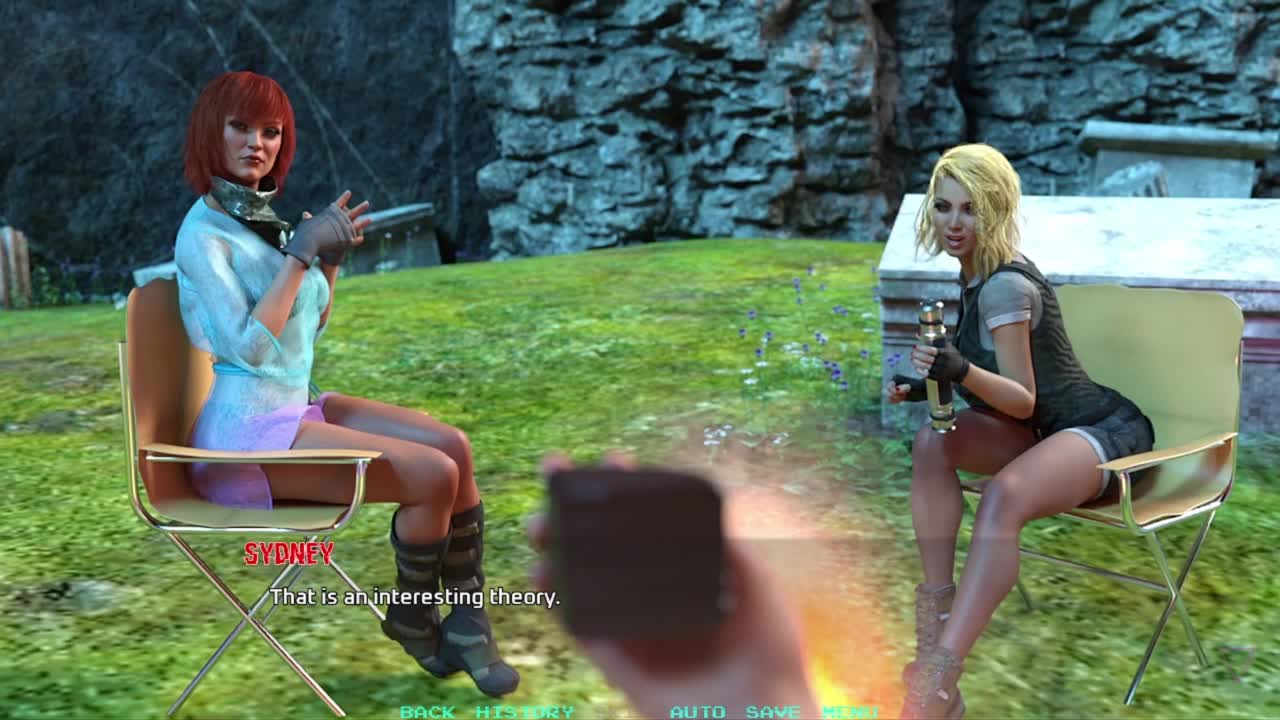Toggle AUTO text advance
This screenshot has width=1280, height=720.
click(697, 712)
